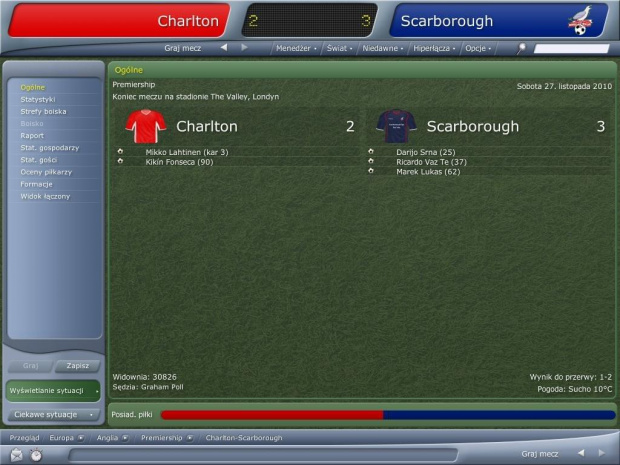This screenshot has height=465, width=620.
Task: Click the Zapisz button
Action: click(77, 366)
